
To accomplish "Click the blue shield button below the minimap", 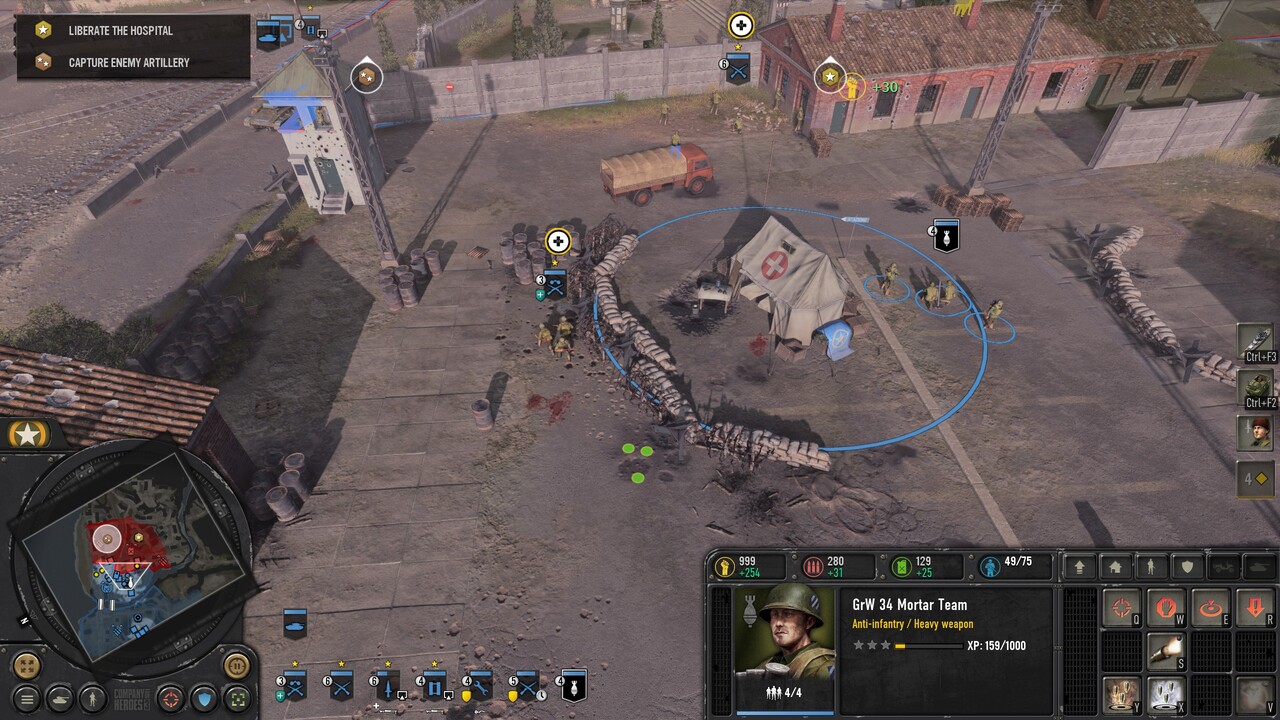I will click(x=204, y=698).
